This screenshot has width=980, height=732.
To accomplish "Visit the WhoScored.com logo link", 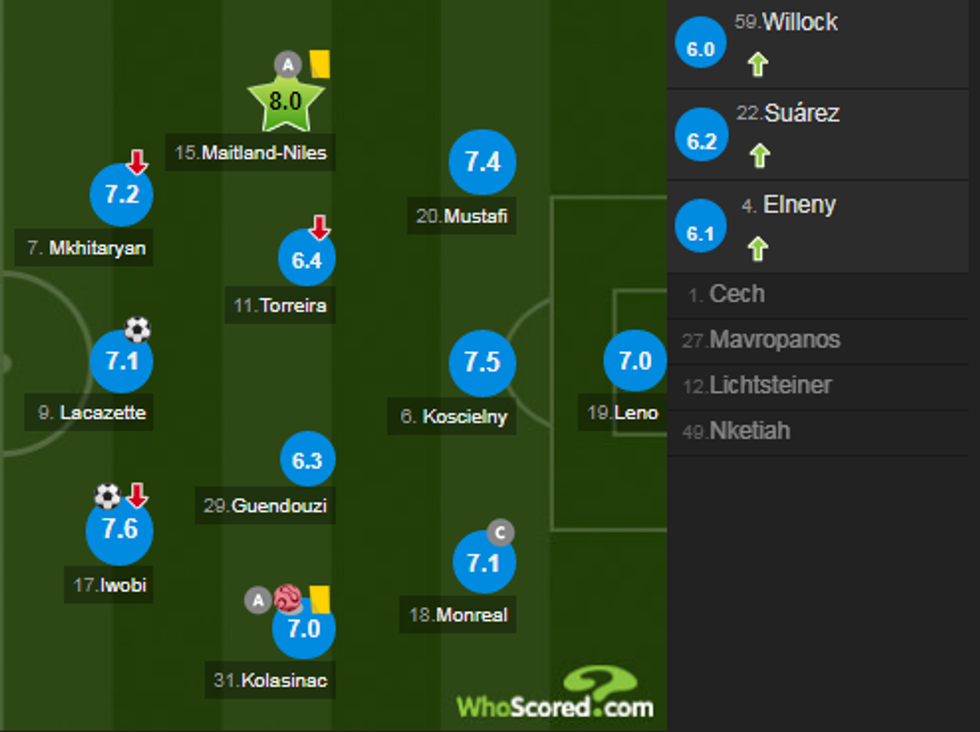I will coord(556,696).
